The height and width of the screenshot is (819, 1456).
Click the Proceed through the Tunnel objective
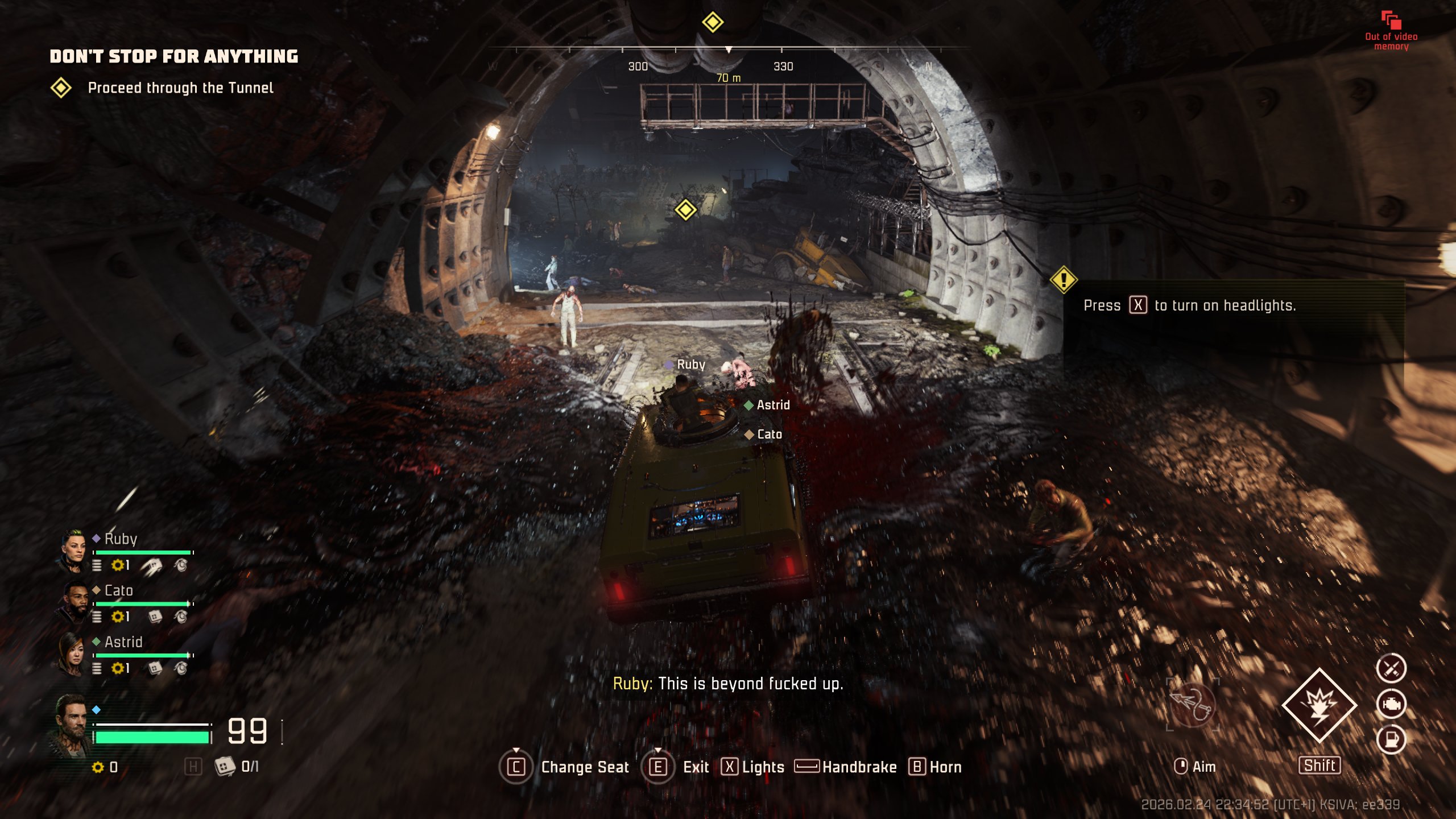pos(180,88)
